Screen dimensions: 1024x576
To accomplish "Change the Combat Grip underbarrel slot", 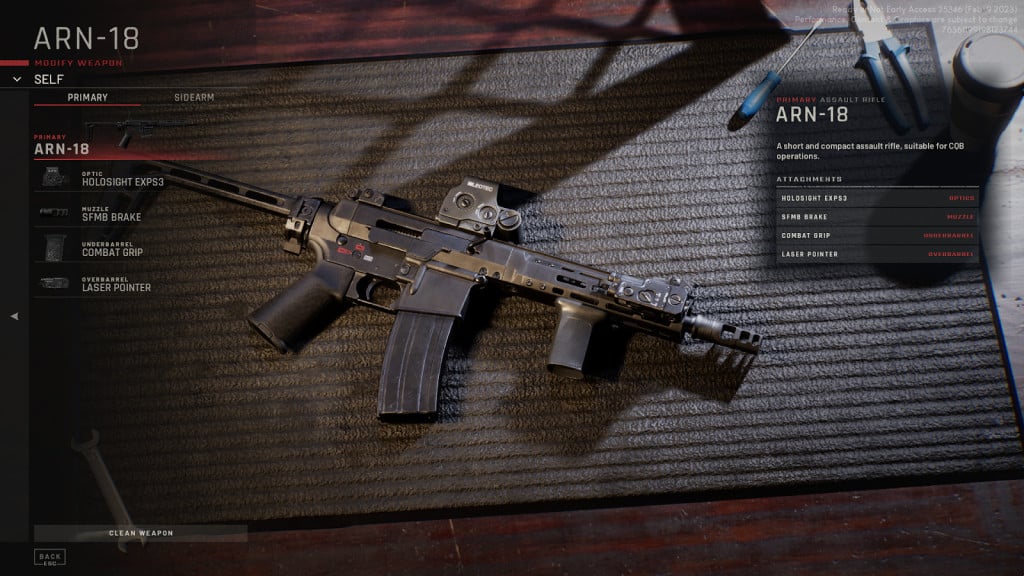I will pyautogui.click(x=112, y=249).
